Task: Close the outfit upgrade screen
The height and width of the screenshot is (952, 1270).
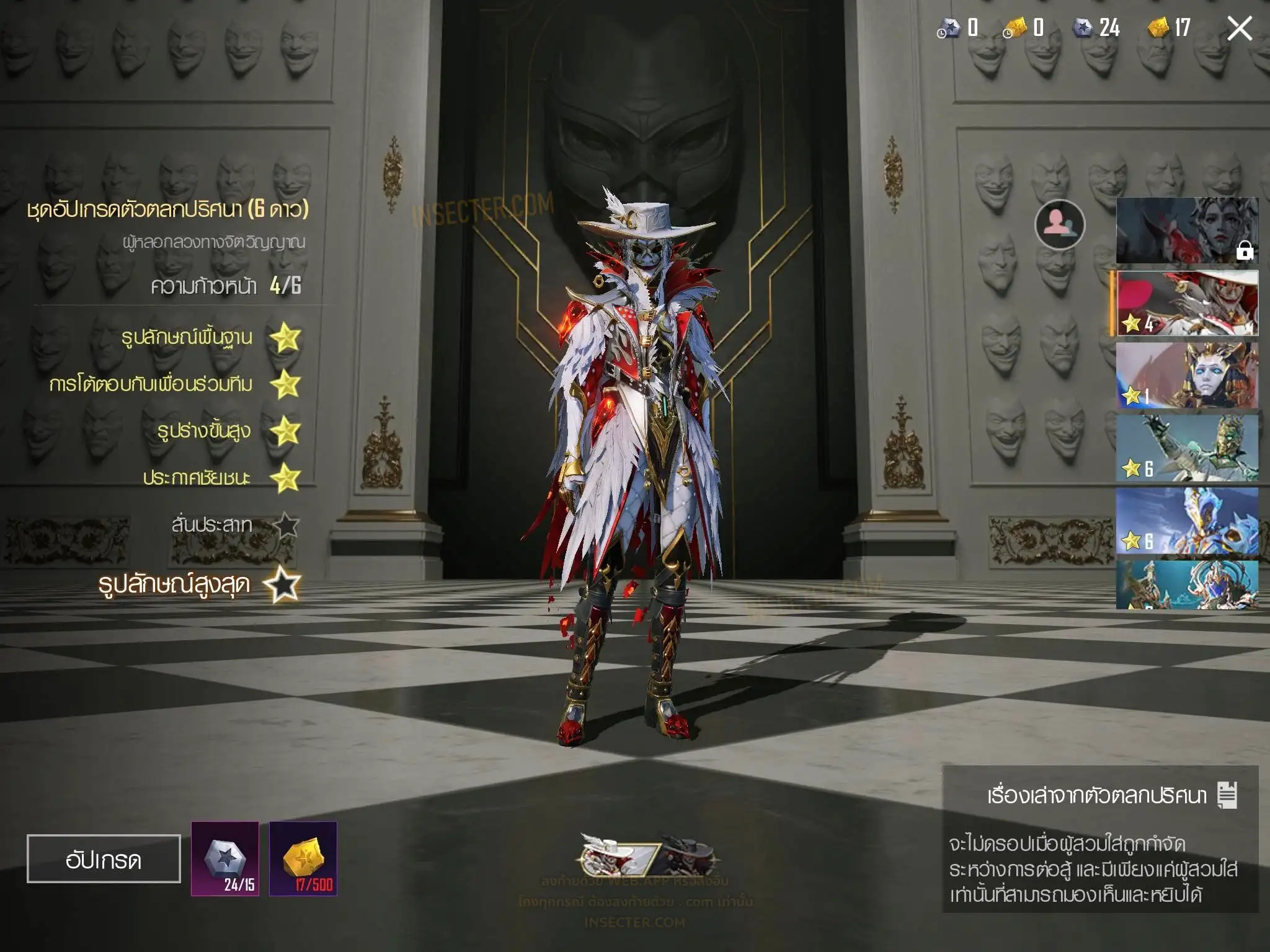Action: [x=1239, y=29]
